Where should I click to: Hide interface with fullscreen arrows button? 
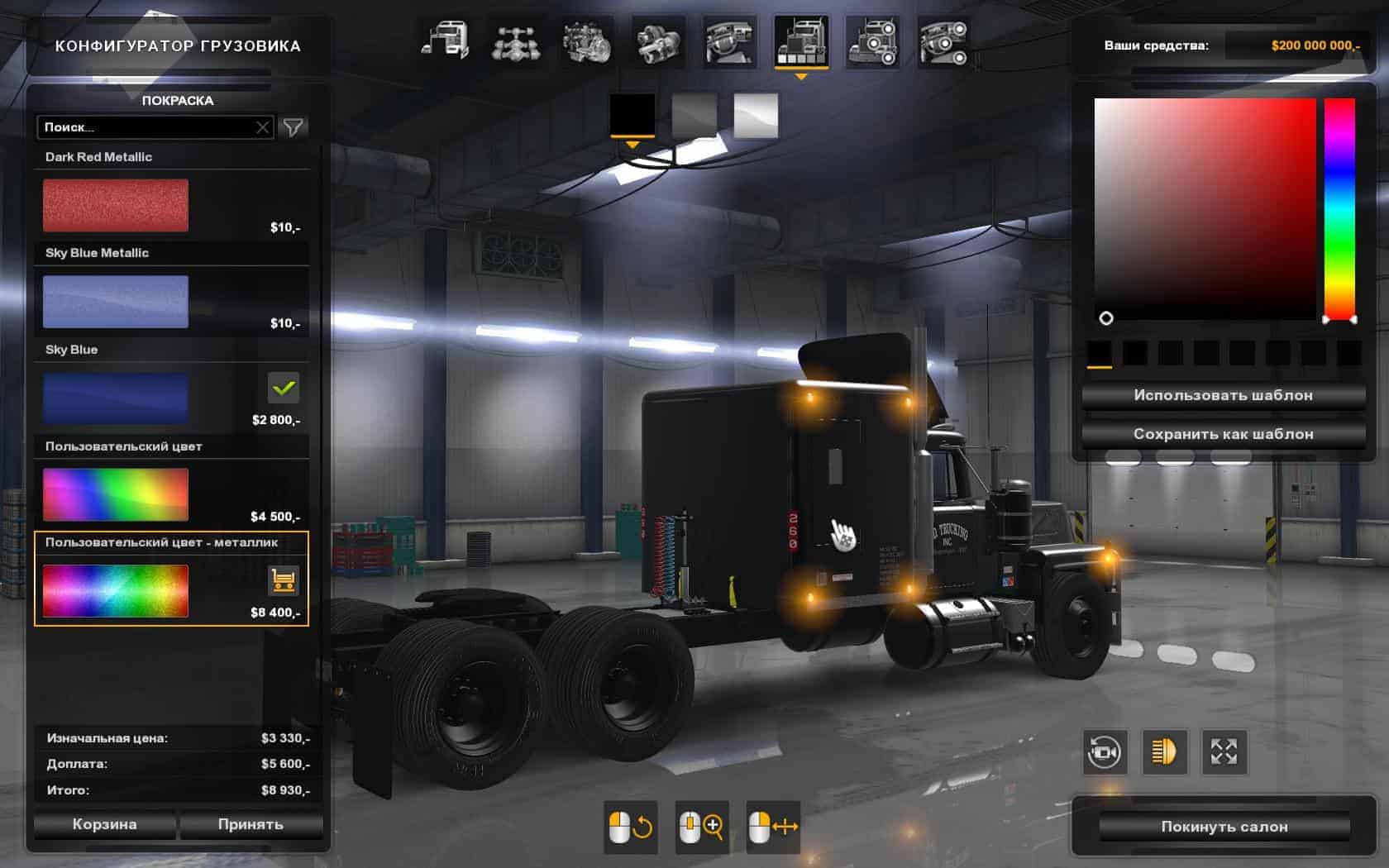(x=1224, y=751)
